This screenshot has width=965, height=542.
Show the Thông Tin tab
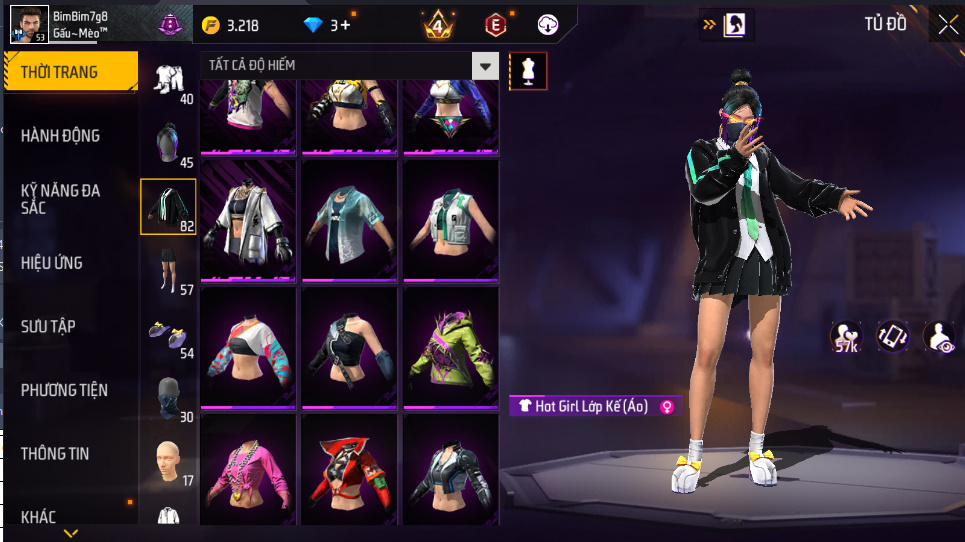click(55, 454)
